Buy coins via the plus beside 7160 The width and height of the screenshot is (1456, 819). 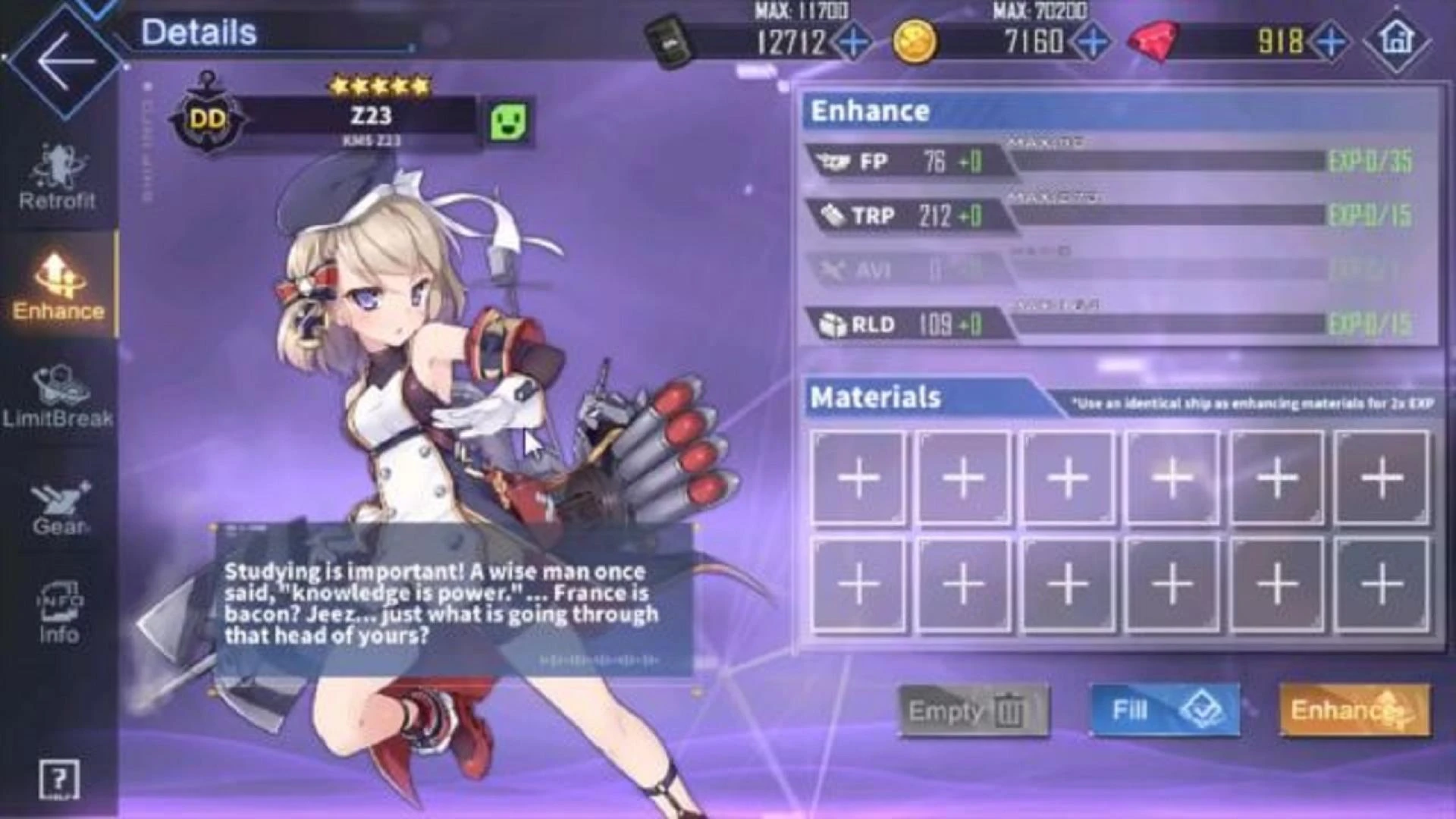(x=1090, y=44)
